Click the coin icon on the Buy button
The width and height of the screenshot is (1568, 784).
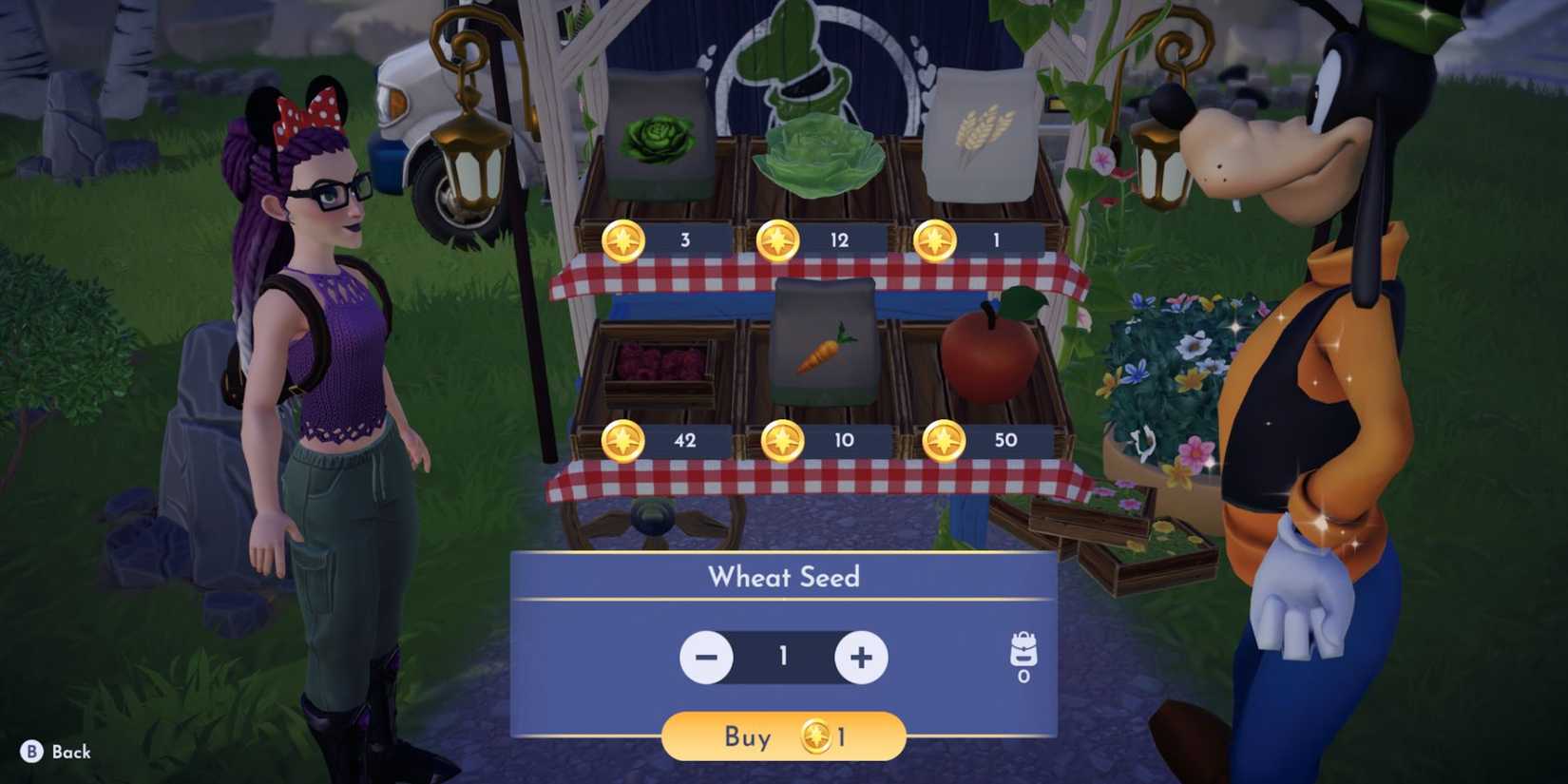point(815,737)
